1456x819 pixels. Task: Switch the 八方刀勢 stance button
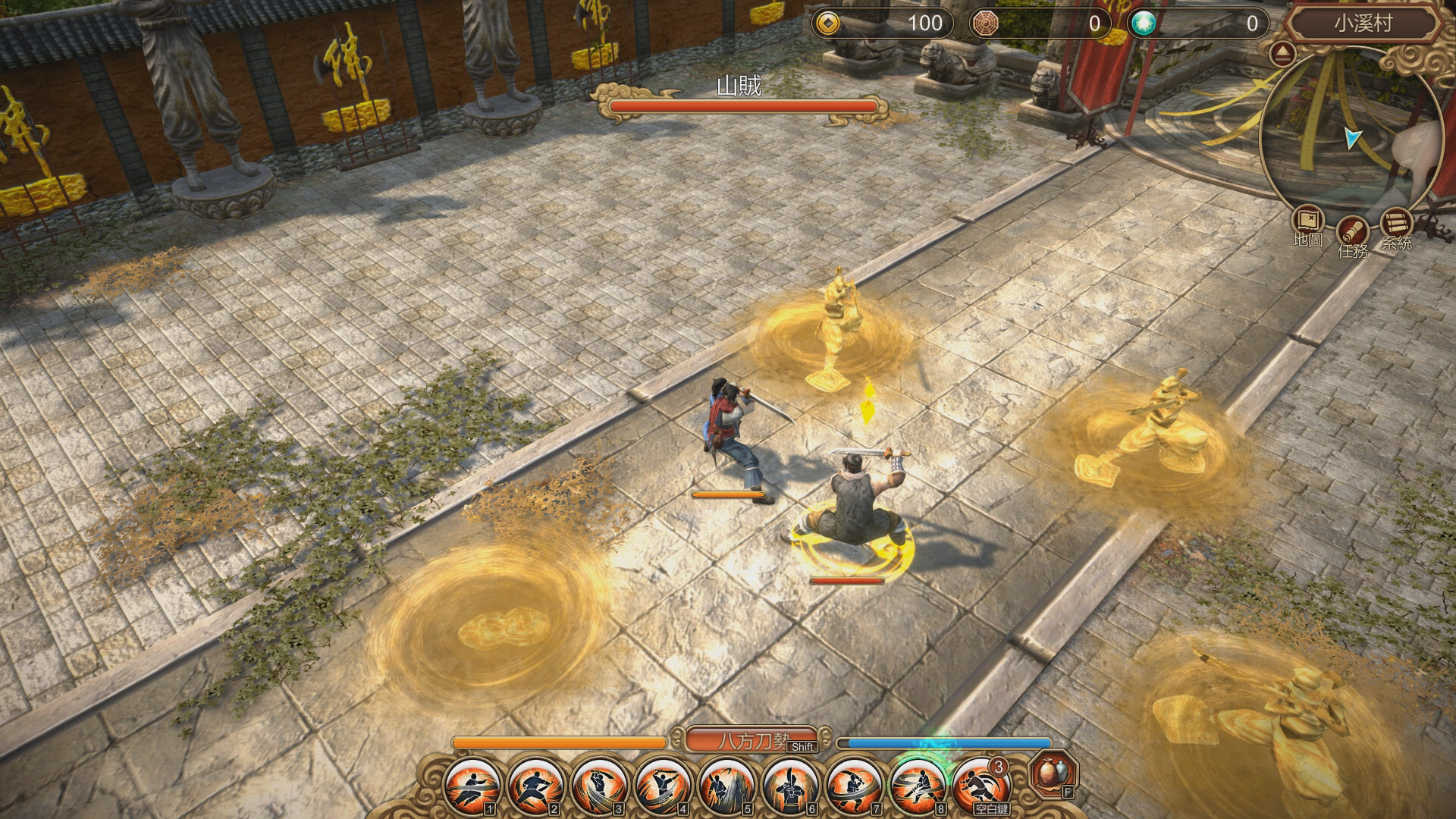pyautogui.click(x=754, y=740)
